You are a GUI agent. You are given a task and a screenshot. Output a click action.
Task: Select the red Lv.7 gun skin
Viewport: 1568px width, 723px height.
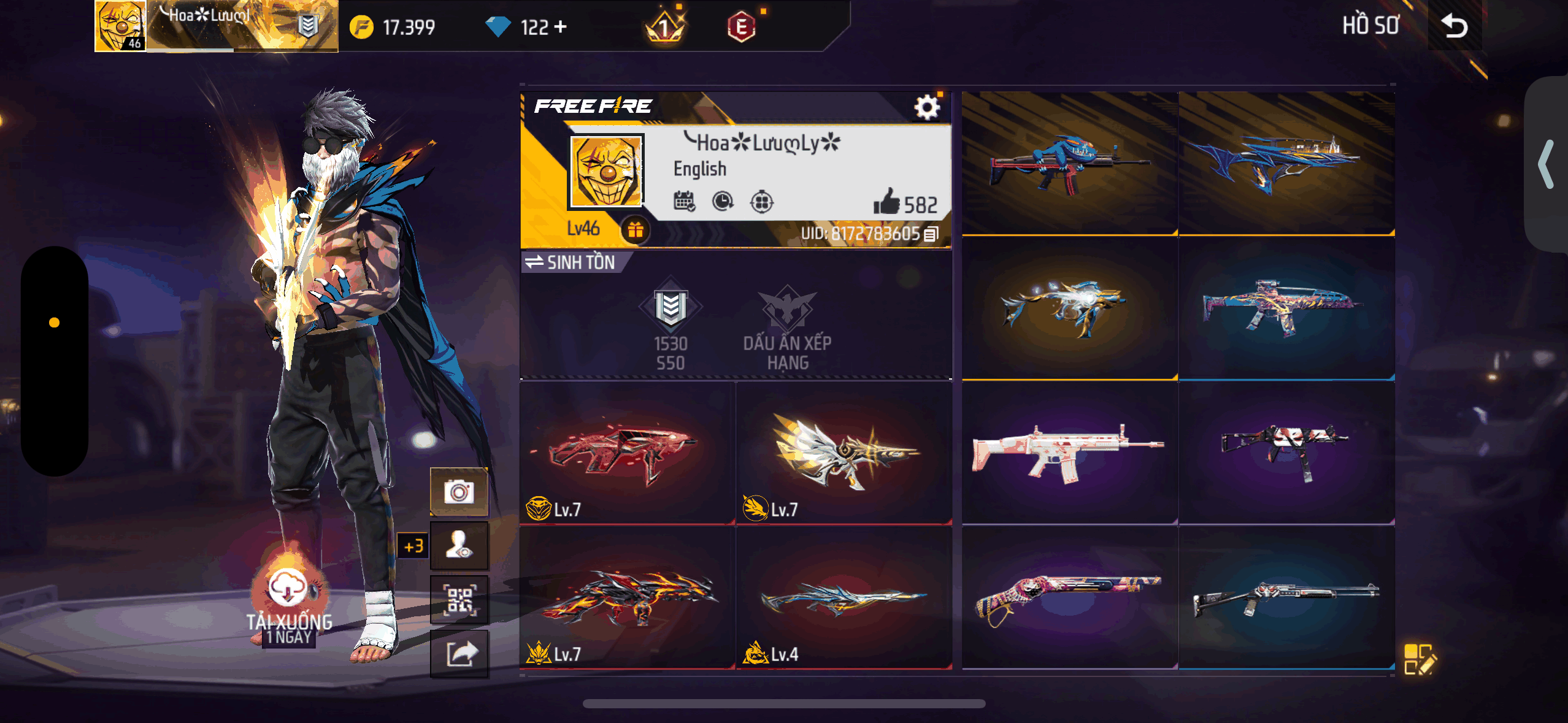(x=627, y=453)
